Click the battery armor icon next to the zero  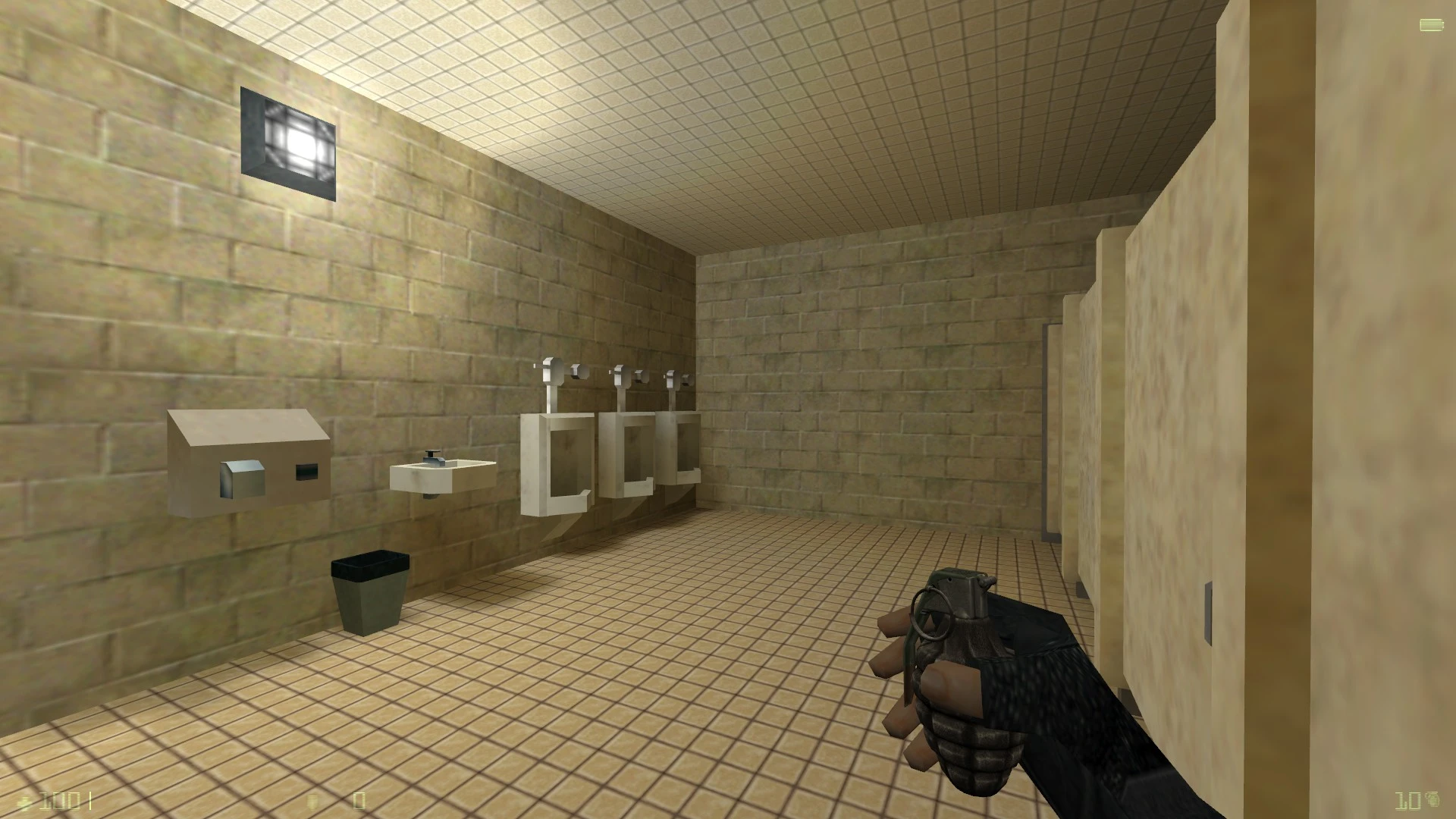click(x=312, y=802)
